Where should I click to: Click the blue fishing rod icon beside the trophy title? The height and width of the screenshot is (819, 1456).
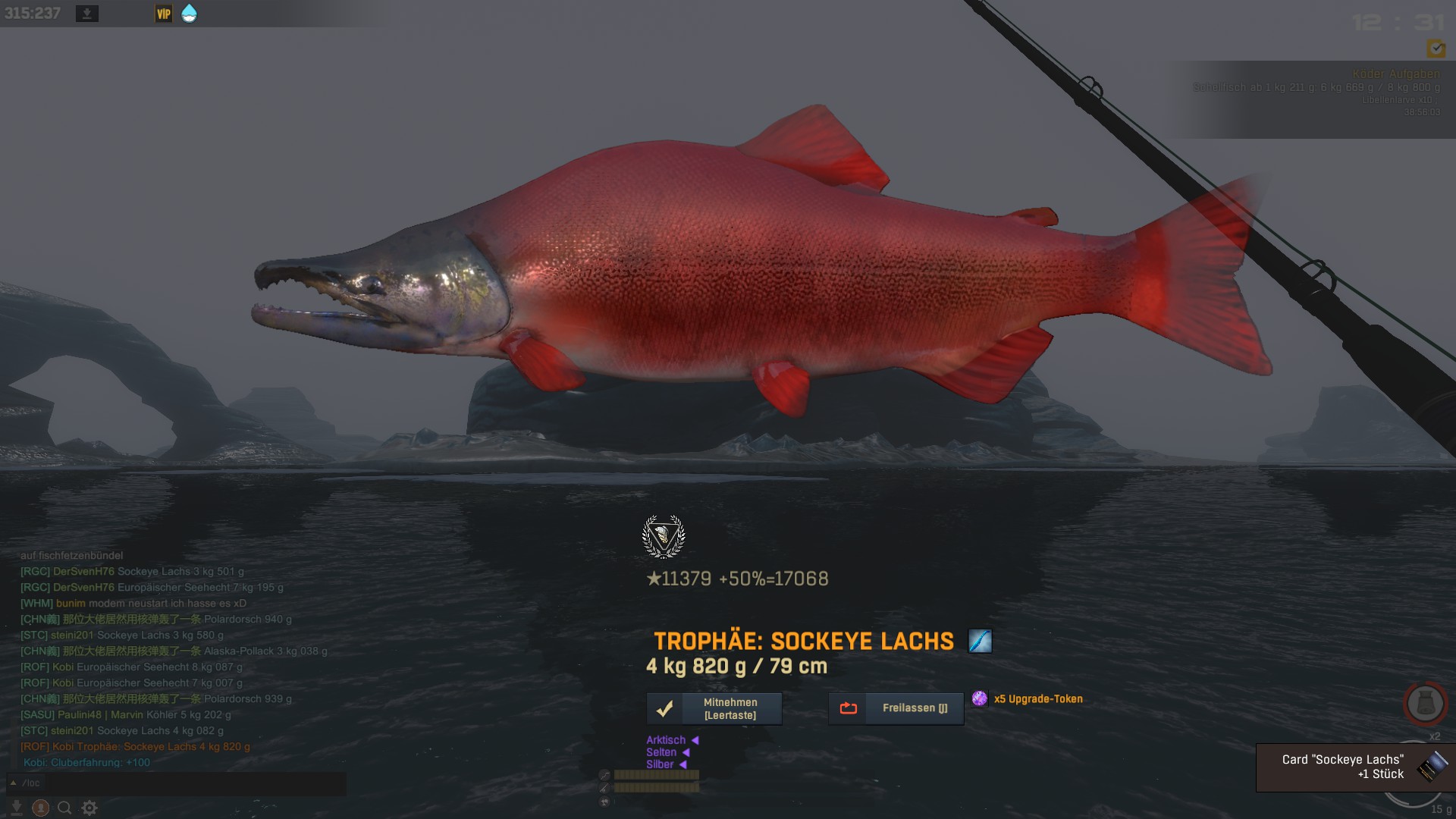[980, 641]
